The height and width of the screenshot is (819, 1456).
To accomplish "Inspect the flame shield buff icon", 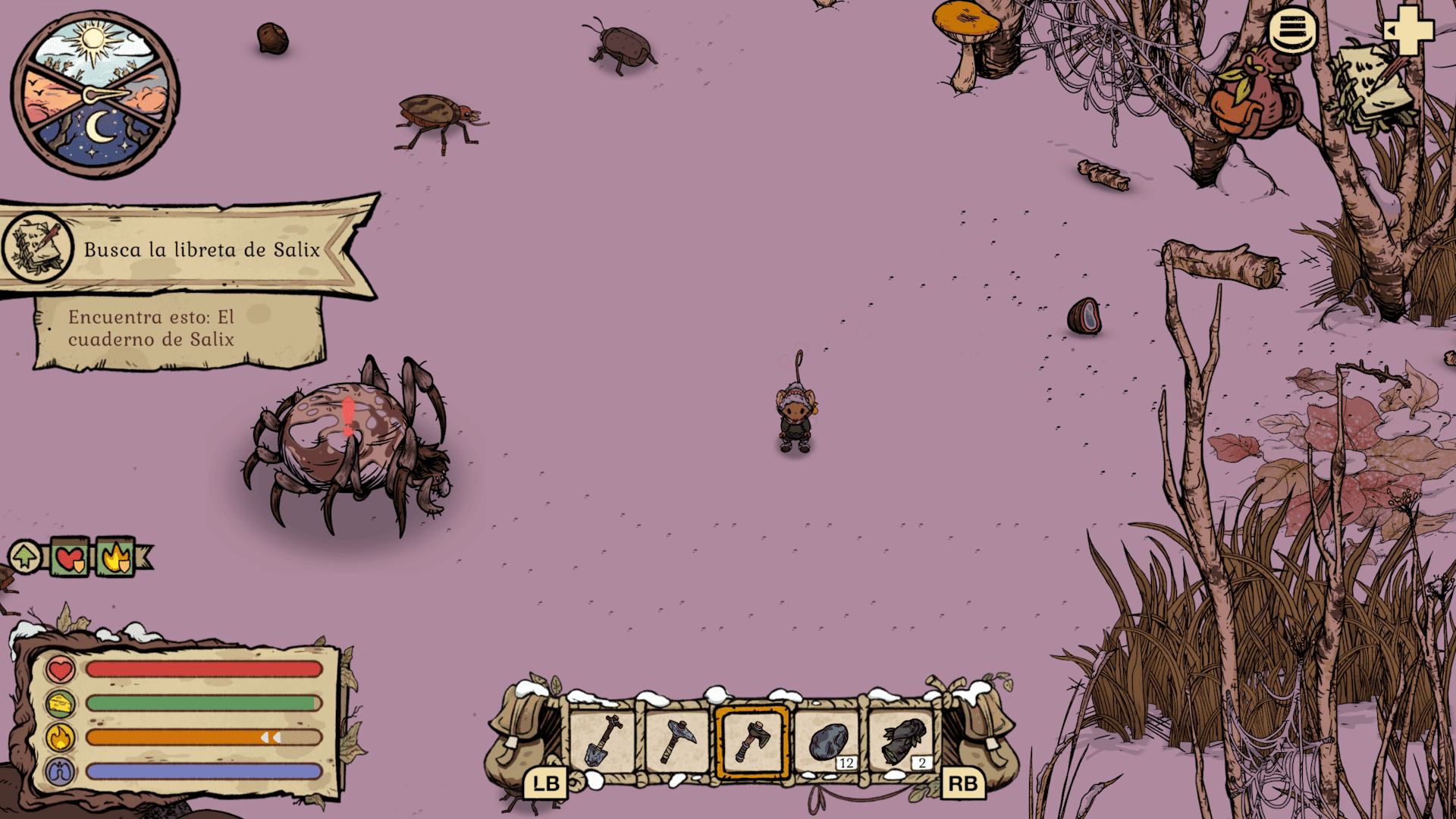I will (116, 559).
